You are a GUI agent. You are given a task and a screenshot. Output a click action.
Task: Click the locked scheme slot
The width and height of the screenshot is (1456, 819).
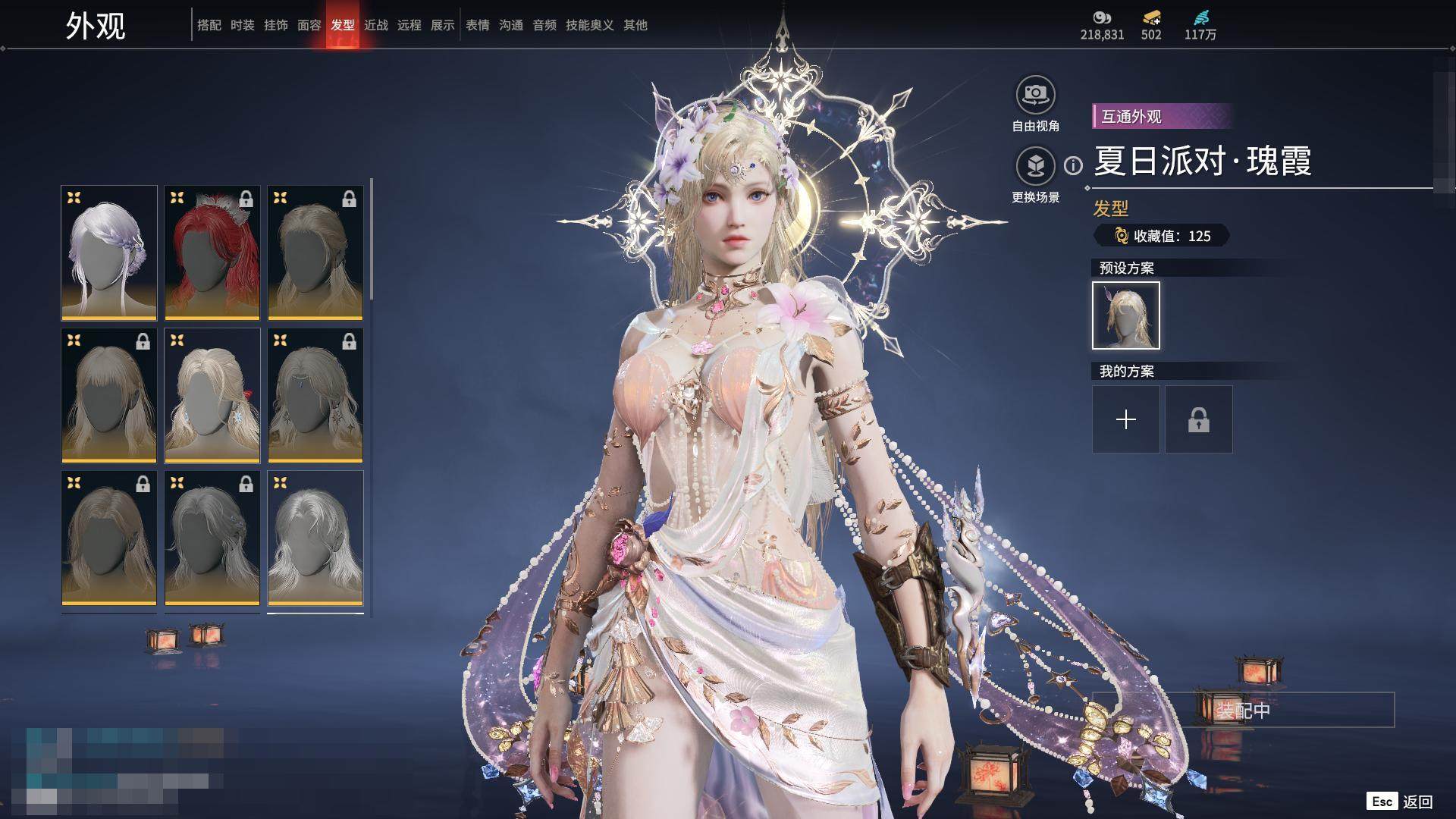click(x=1198, y=419)
